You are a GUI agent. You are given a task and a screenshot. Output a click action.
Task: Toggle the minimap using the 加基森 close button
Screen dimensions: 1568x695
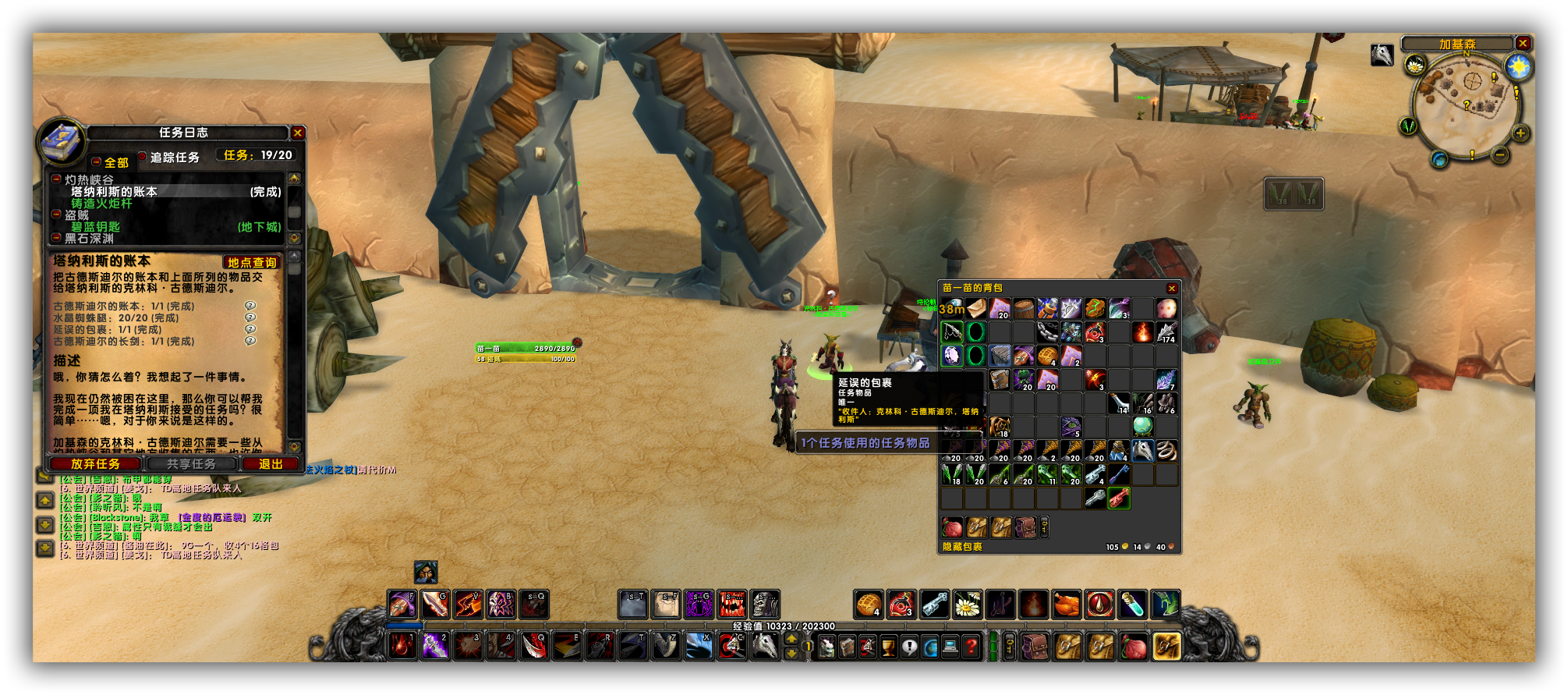[1522, 44]
